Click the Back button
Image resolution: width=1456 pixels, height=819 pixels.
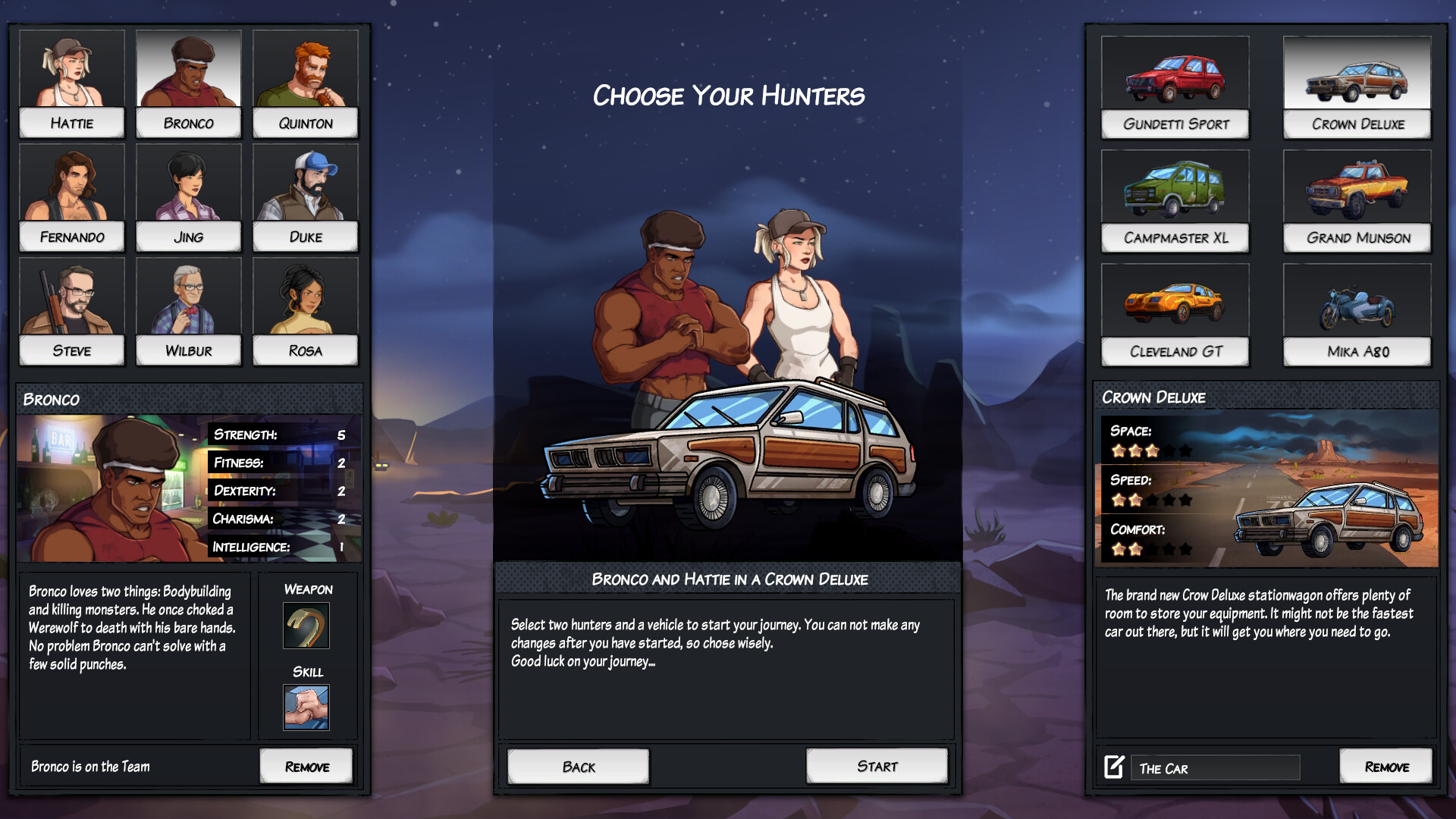tap(577, 766)
